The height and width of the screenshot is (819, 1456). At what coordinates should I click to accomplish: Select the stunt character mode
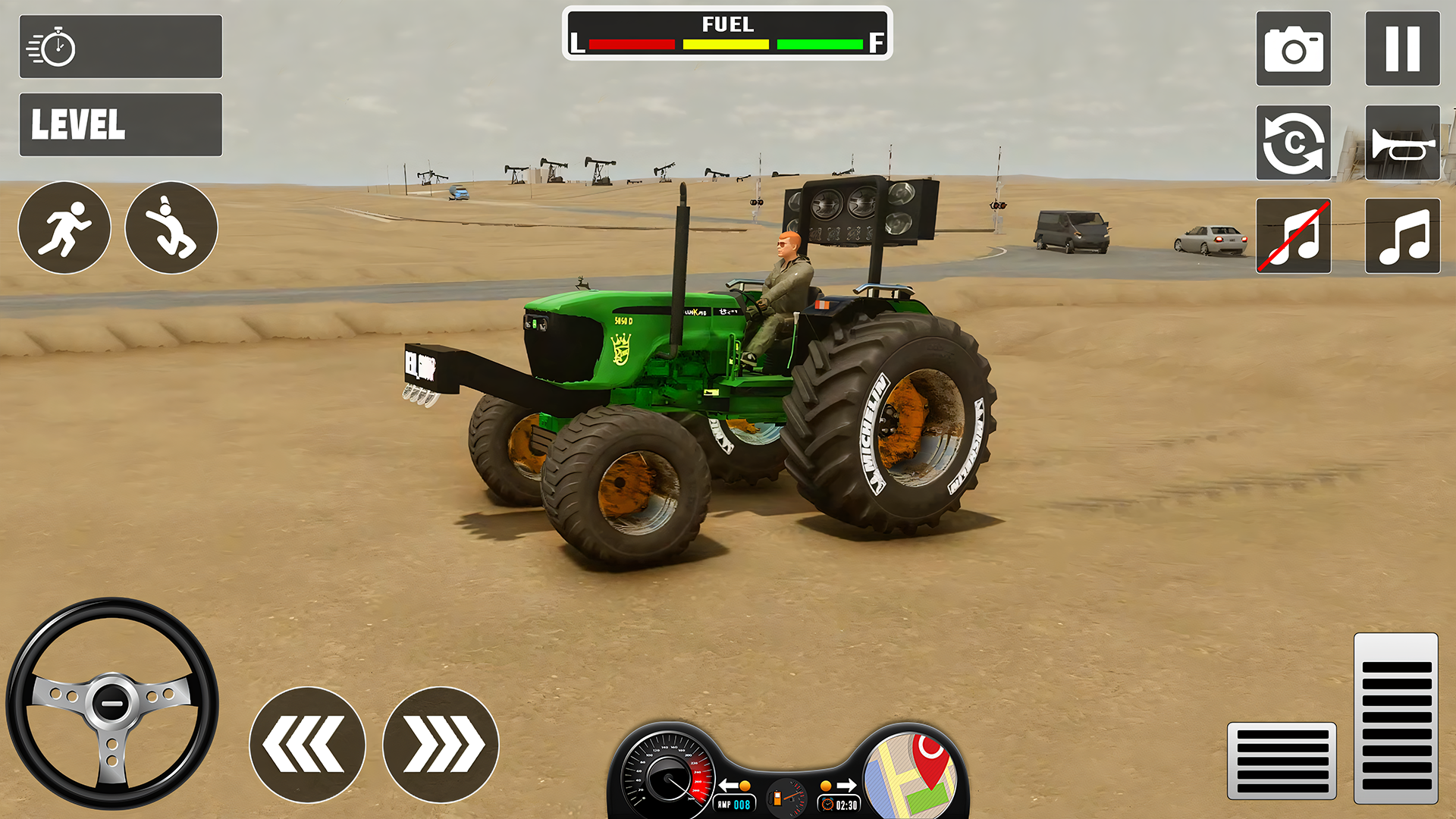click(x=171, y=227)
